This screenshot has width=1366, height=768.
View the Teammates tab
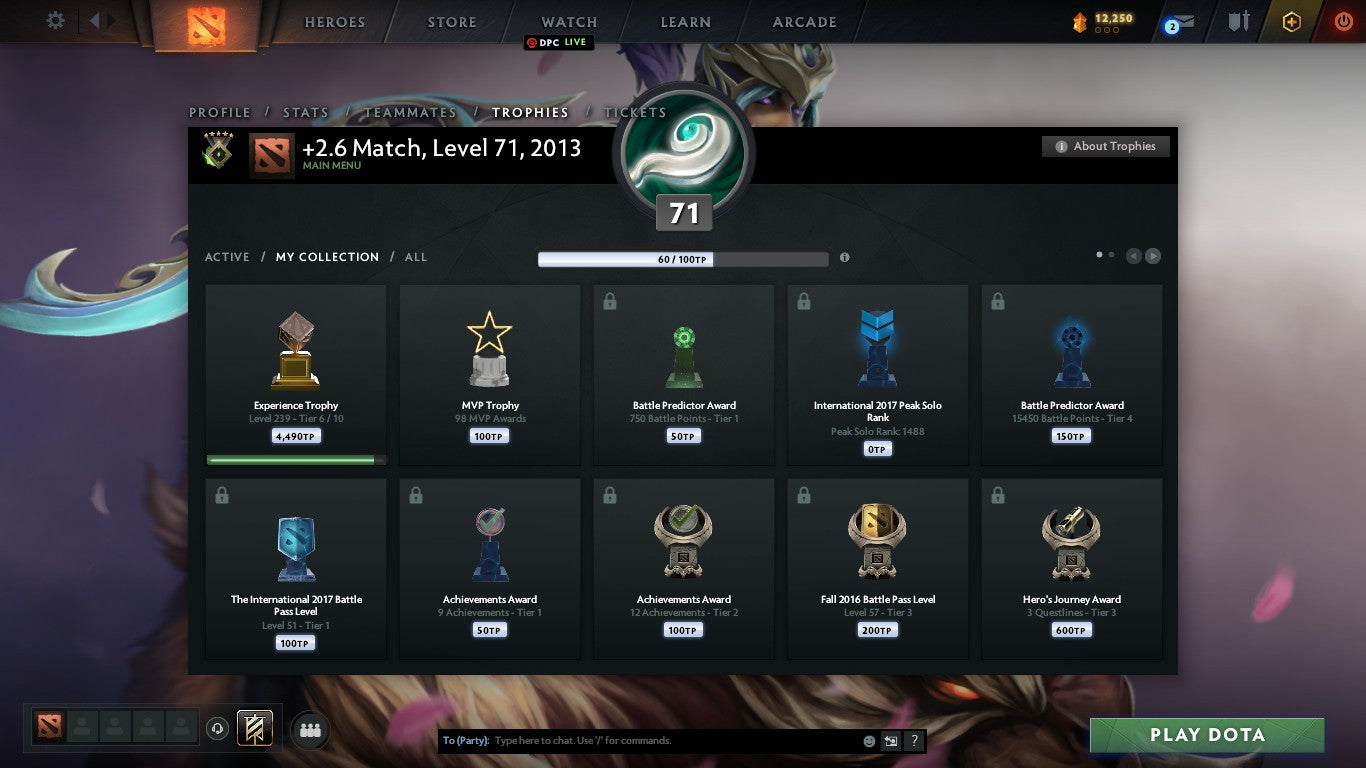tap(410, 113)
